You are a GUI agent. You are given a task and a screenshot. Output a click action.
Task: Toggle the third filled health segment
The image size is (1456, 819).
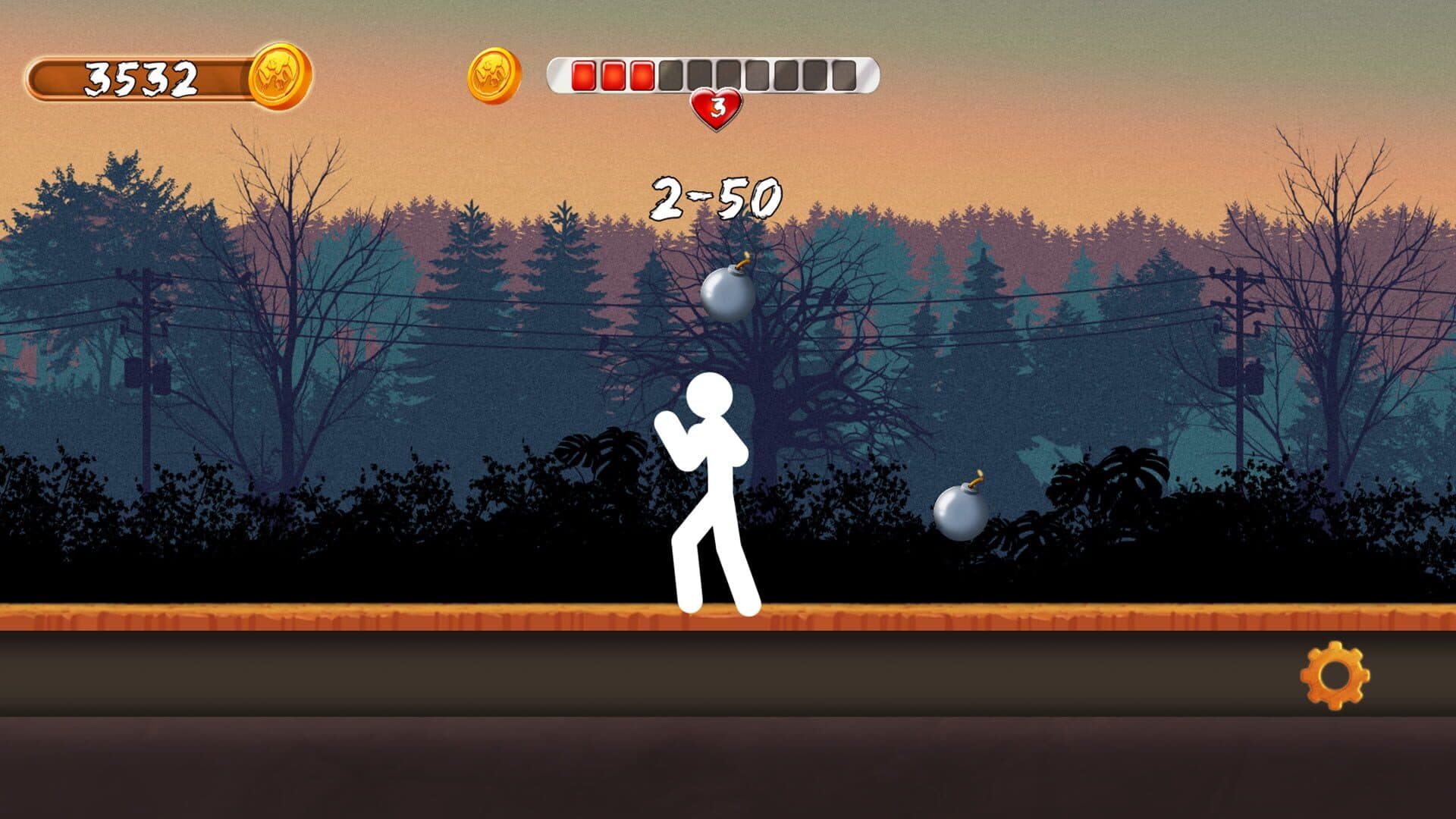click(641, 76)
